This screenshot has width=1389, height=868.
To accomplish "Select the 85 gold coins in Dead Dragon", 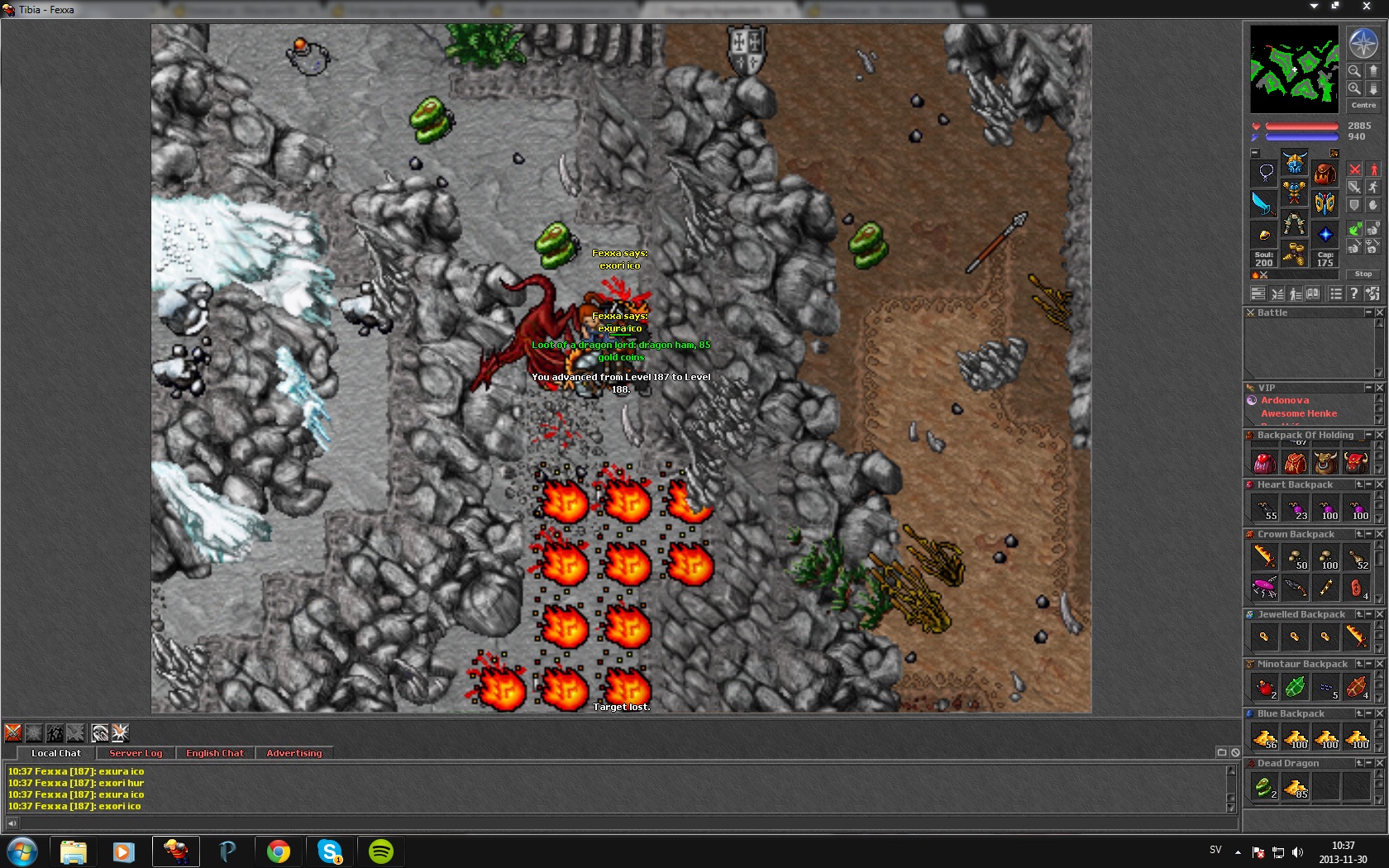I will (x=1295, y=787).
